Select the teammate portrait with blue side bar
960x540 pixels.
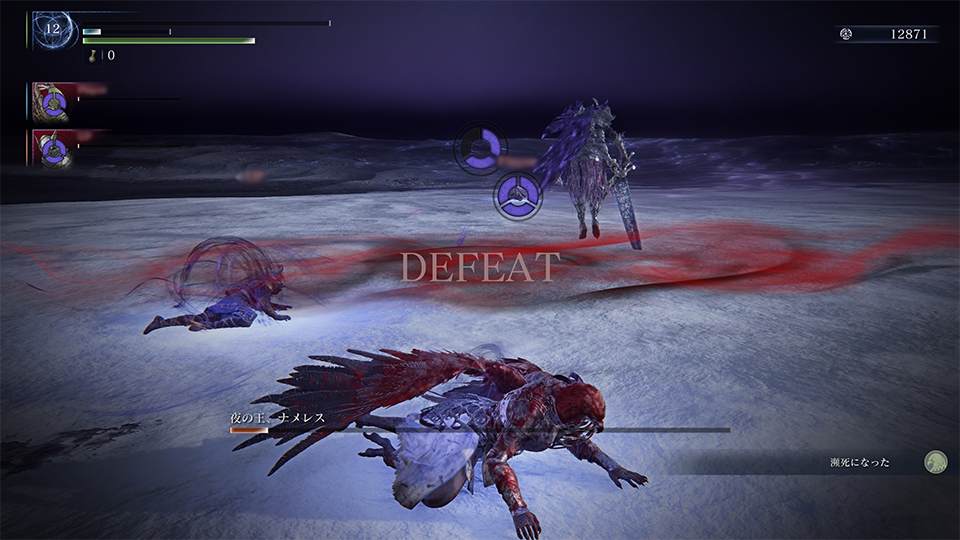(52, 101)
